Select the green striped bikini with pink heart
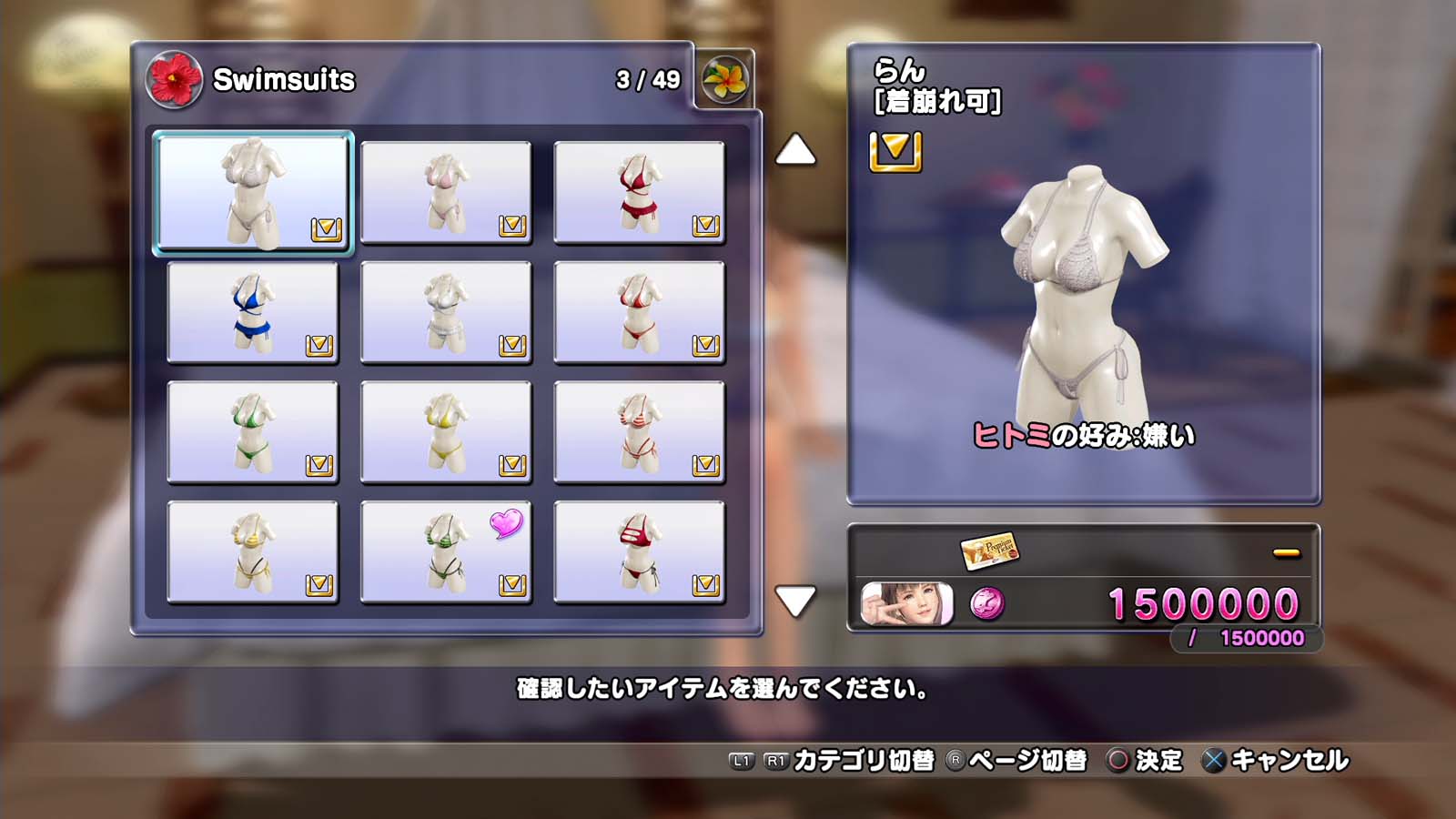 (446, 552)
